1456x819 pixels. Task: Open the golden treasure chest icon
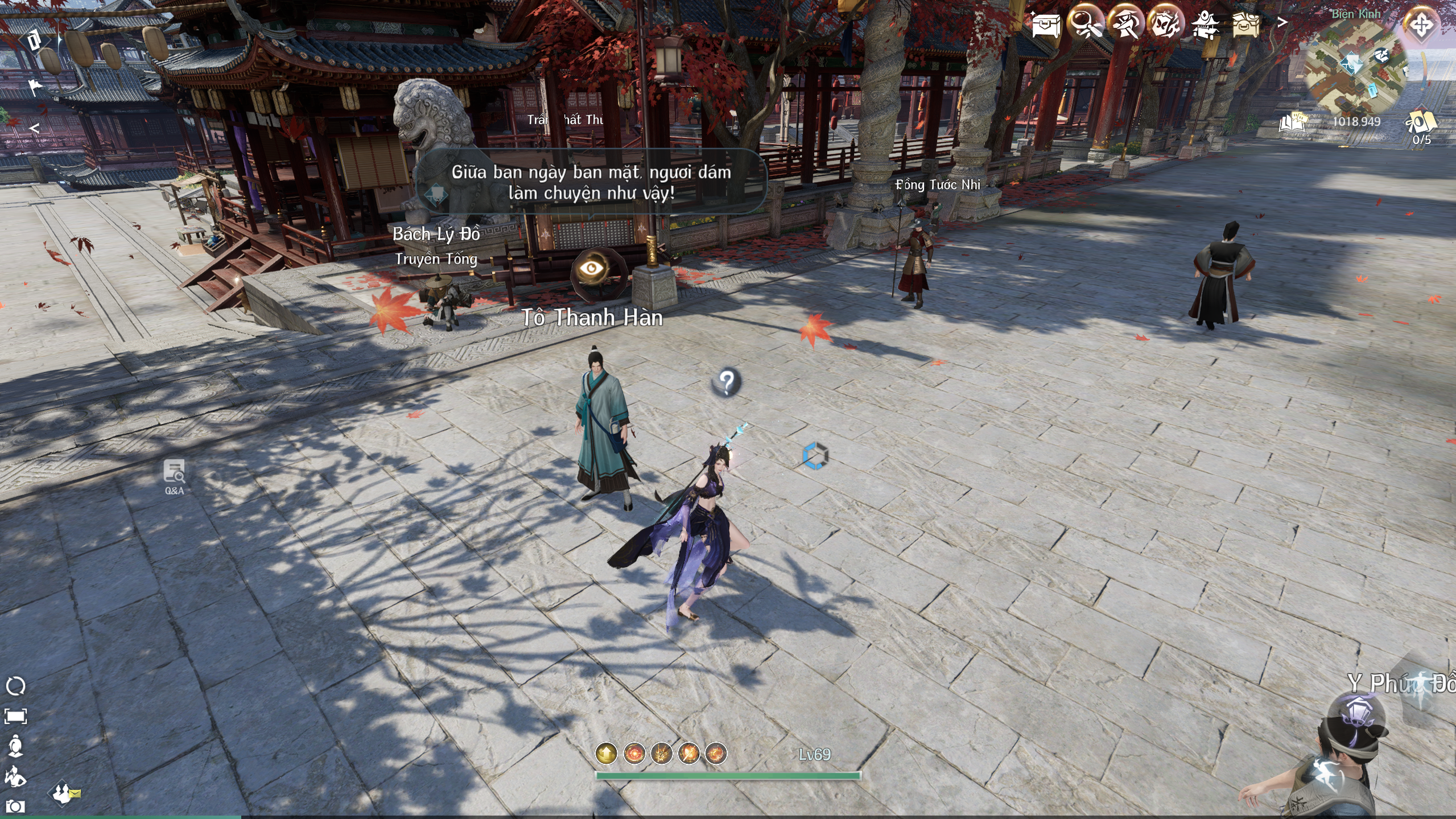point(1245,25)
